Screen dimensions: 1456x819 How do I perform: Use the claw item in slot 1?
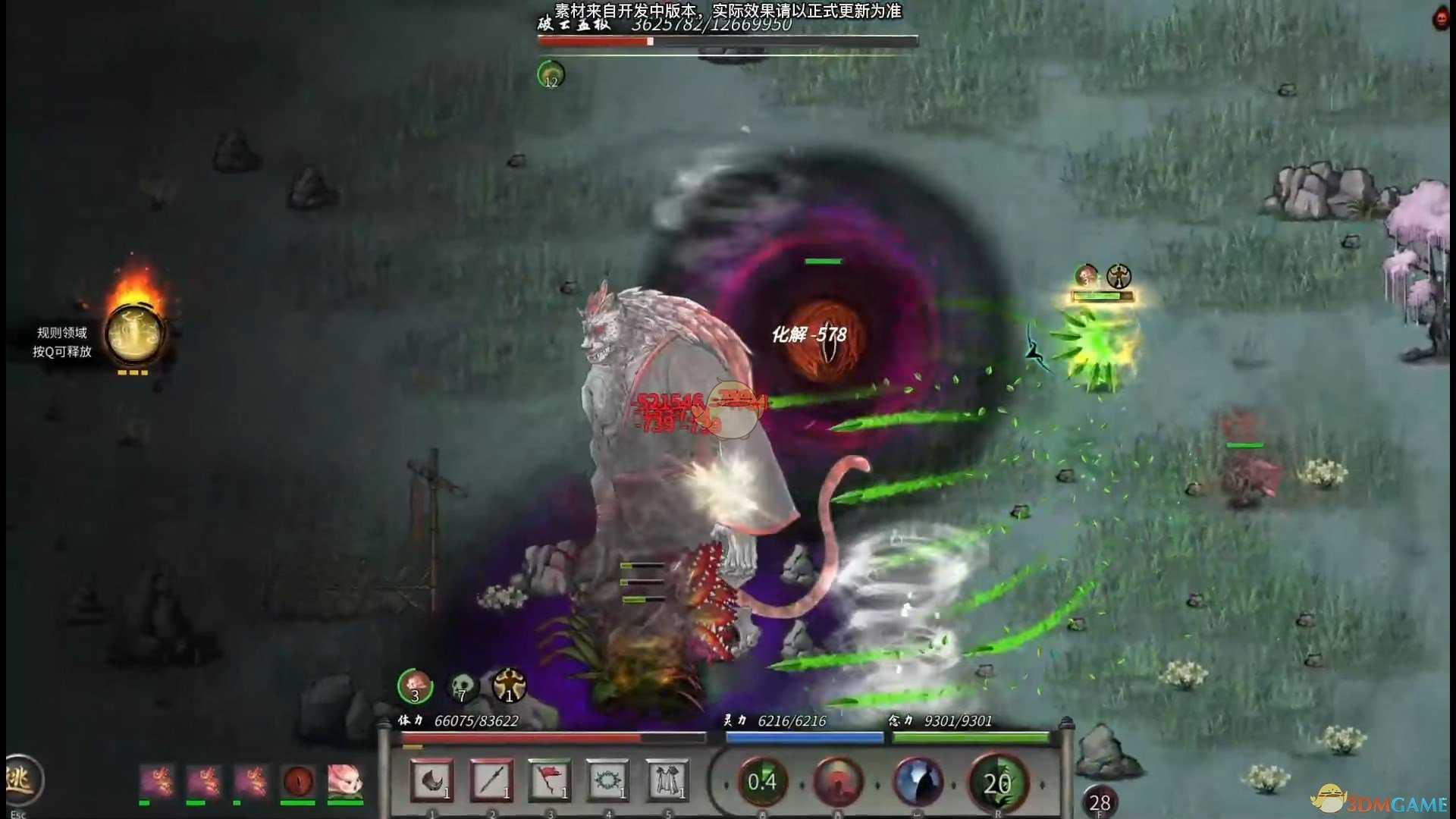[x=431, y=780]
